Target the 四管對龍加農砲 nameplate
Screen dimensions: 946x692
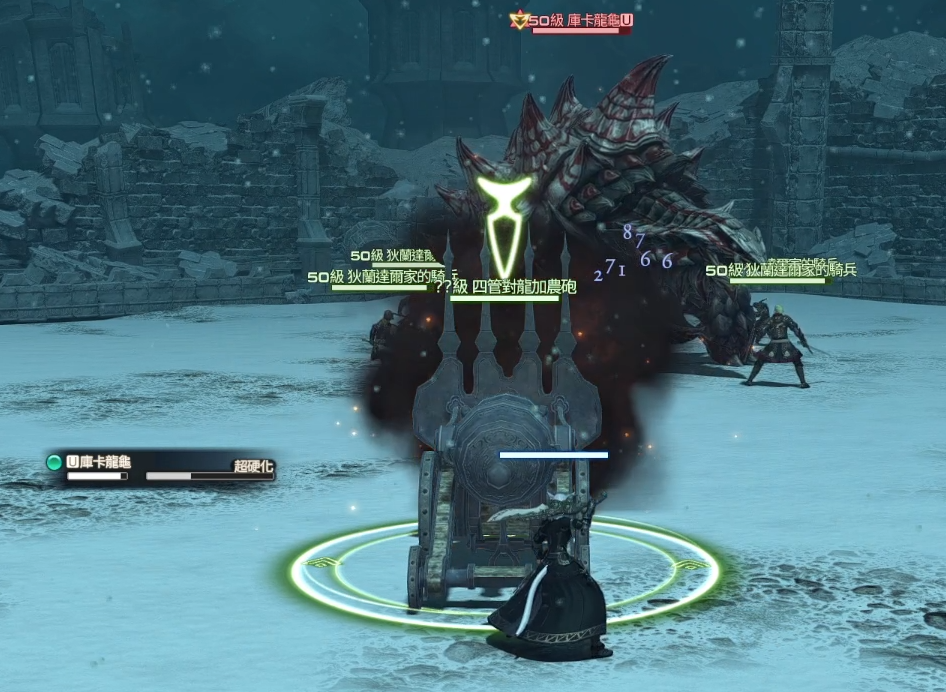click(x=504, y=288)
